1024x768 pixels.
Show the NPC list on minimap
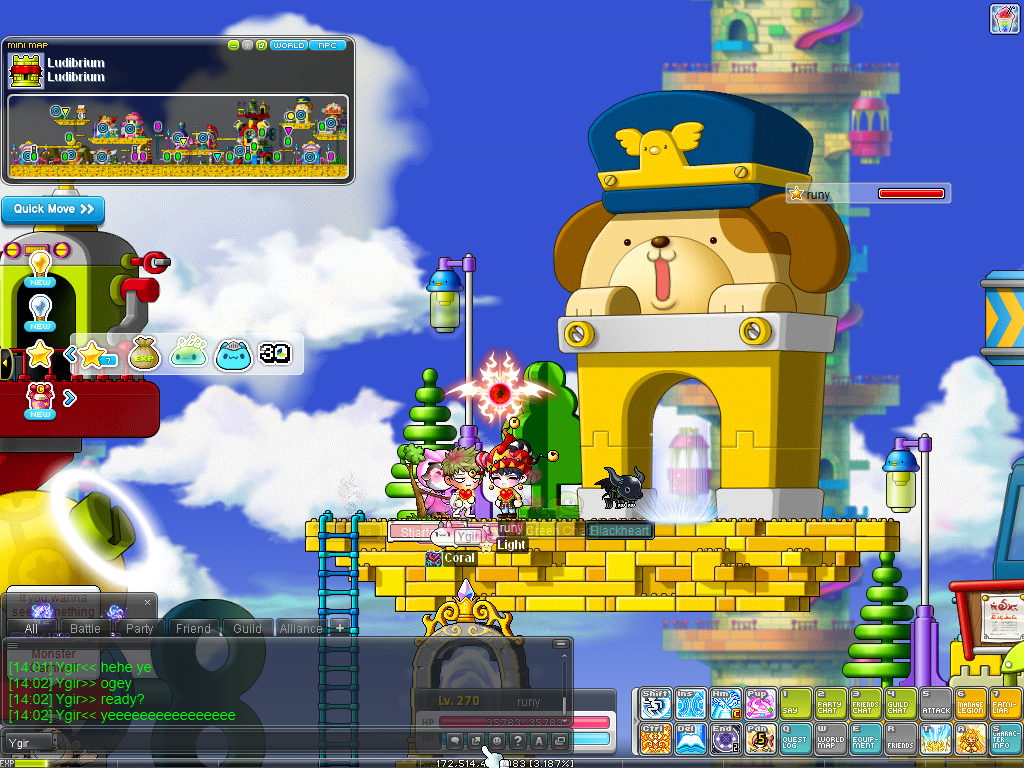tap(326, 45)
